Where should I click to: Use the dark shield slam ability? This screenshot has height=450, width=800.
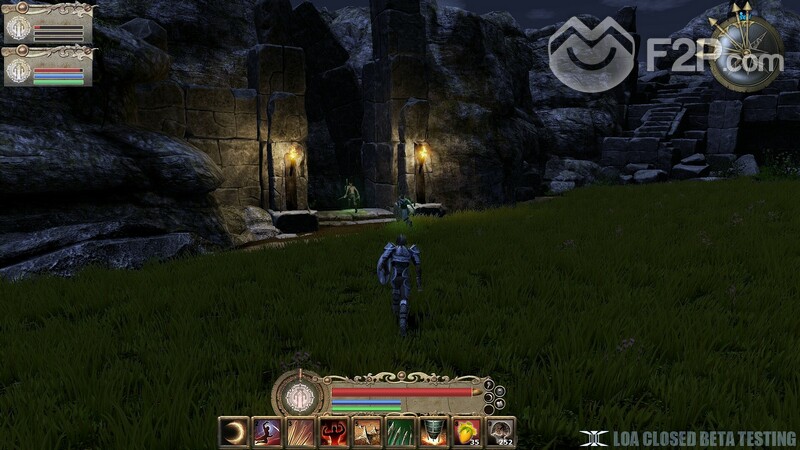pos(433,432)
